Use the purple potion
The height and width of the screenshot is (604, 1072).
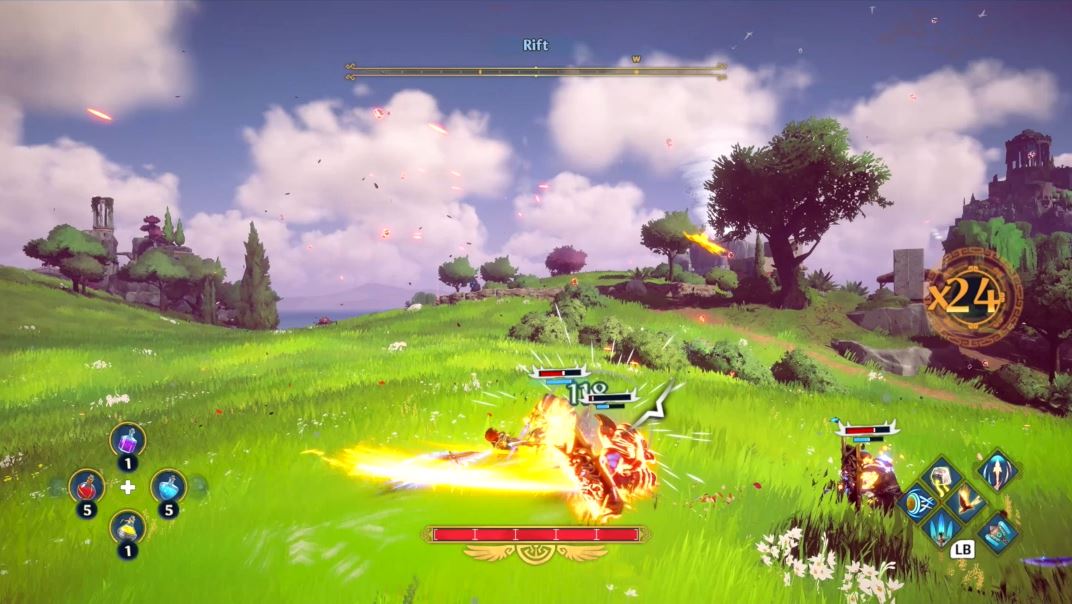pos(127,439)
